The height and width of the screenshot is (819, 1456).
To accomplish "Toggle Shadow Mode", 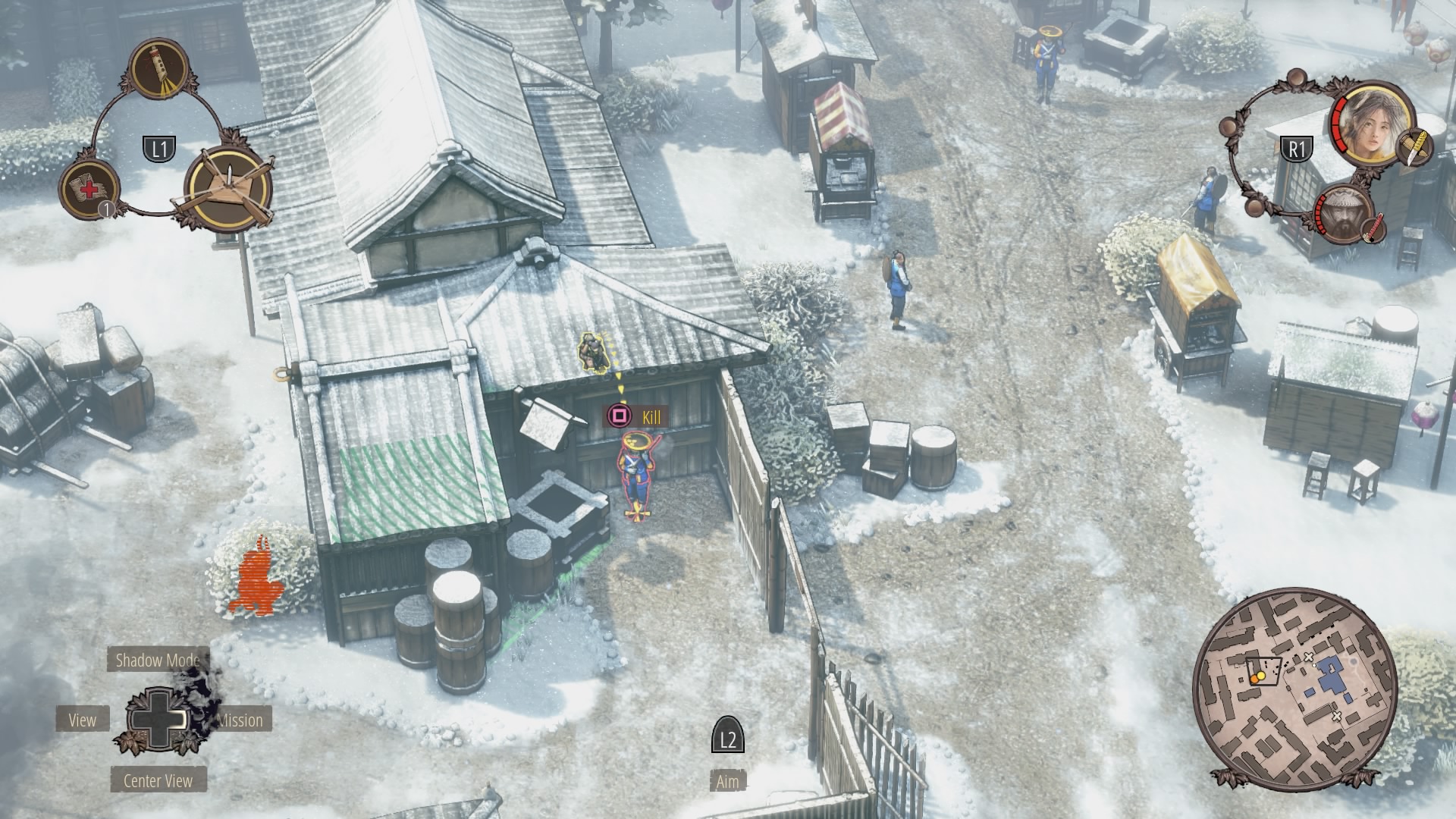I will pyautogui.click(x=158, y=660).
